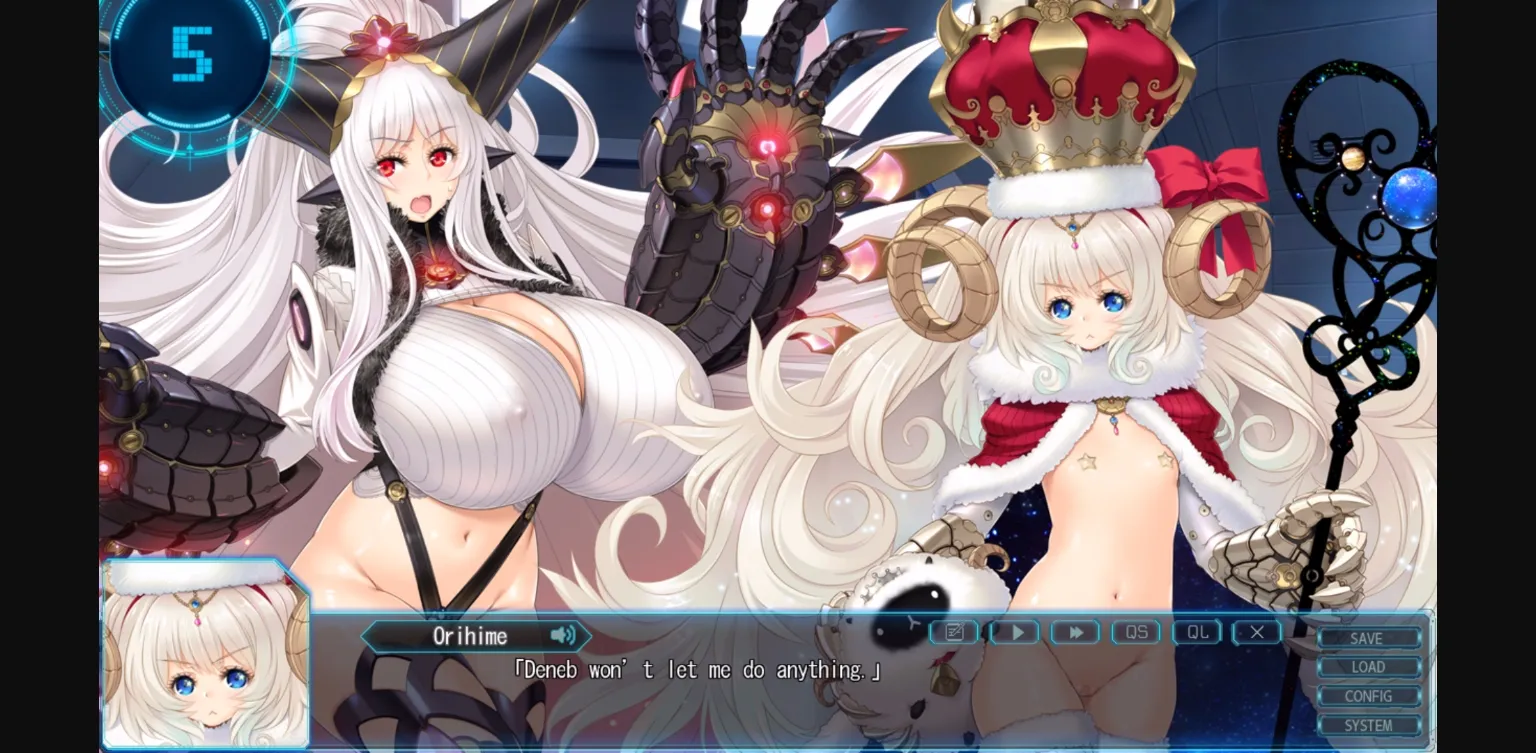This screenshot has width=1536, height=753.
Task: Open the SYSTEM menu
Action: 1369,726
